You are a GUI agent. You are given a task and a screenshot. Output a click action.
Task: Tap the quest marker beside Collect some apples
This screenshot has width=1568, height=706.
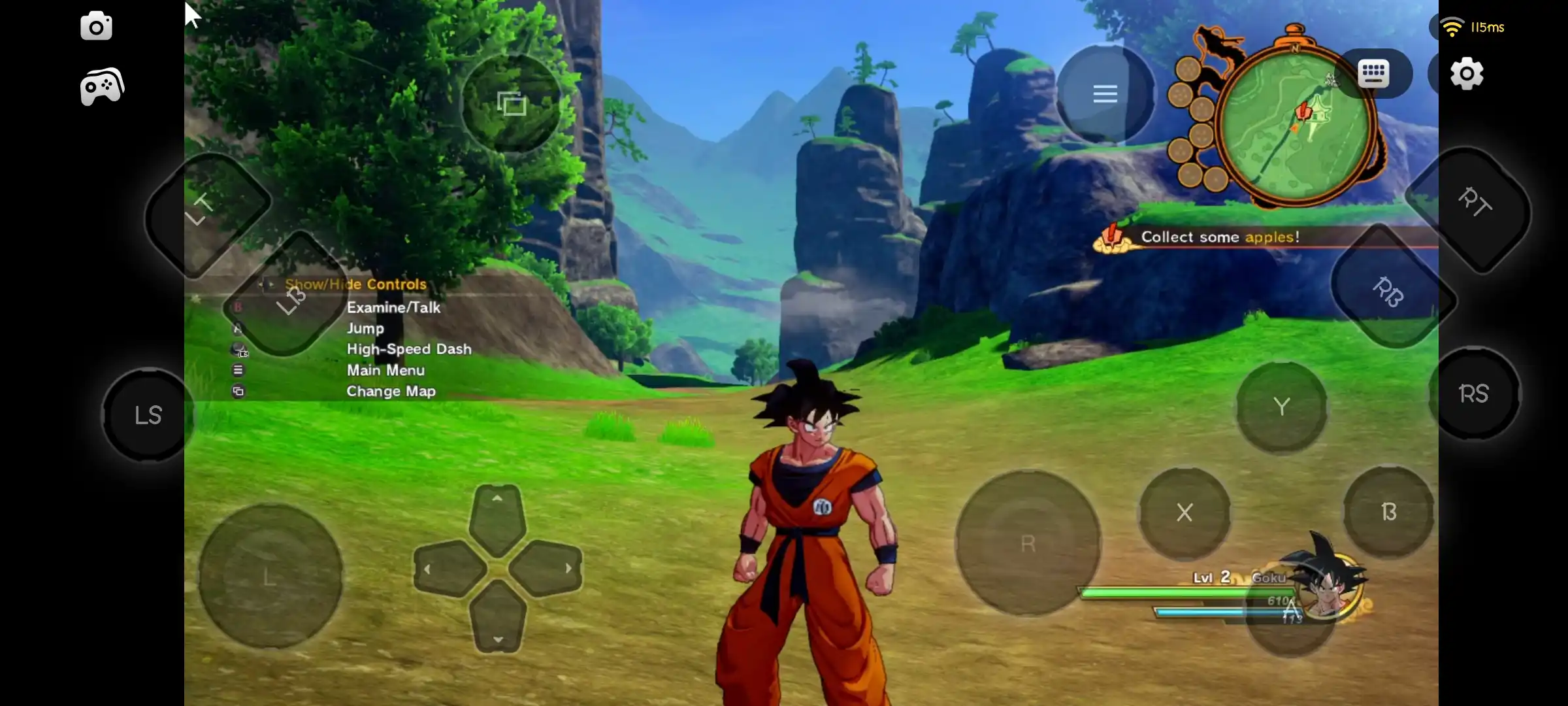pos(1113,239)
